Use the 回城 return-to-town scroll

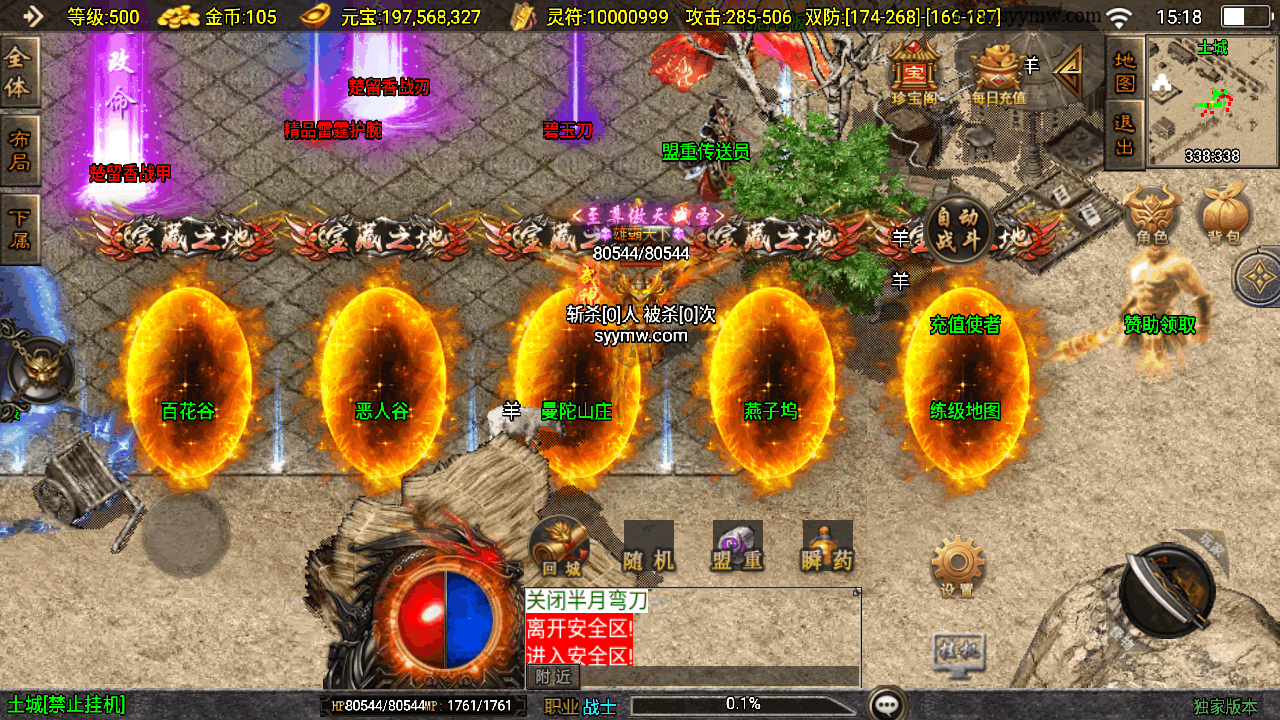click(560, 547)
